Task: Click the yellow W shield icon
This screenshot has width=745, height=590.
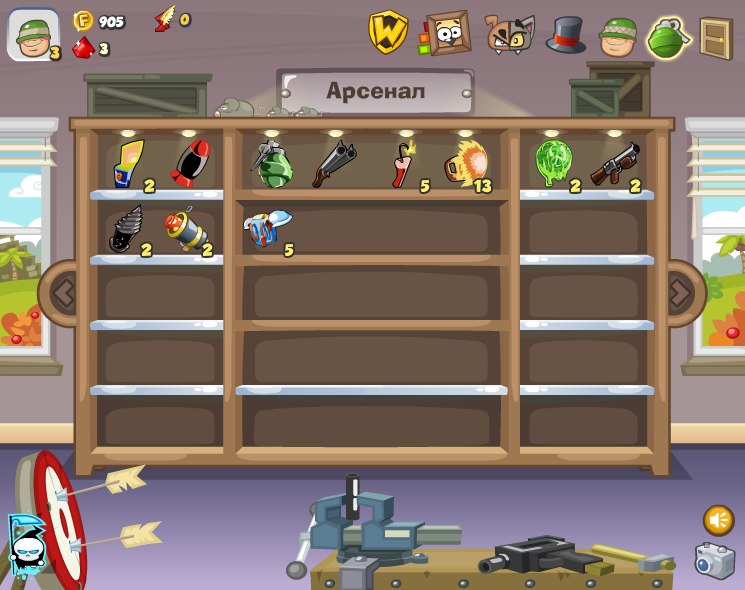Action: tap(387, 33)
